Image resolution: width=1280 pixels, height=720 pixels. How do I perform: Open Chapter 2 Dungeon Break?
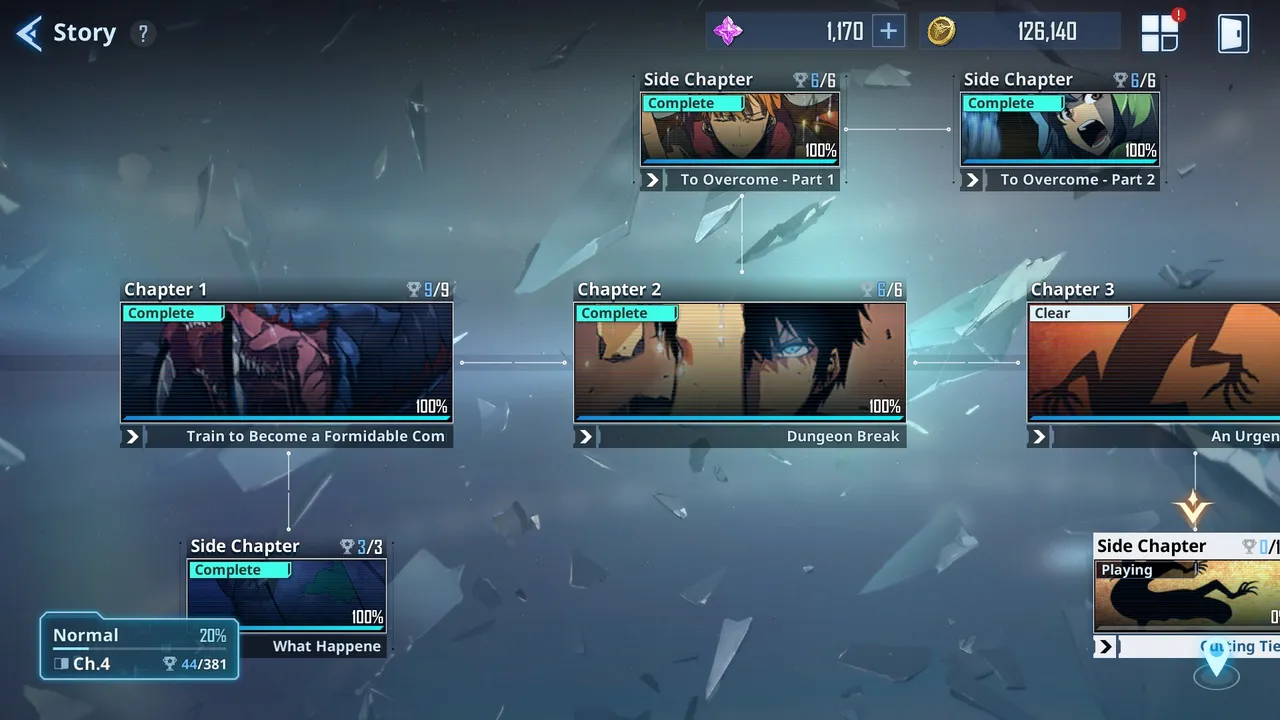(740, 363)
